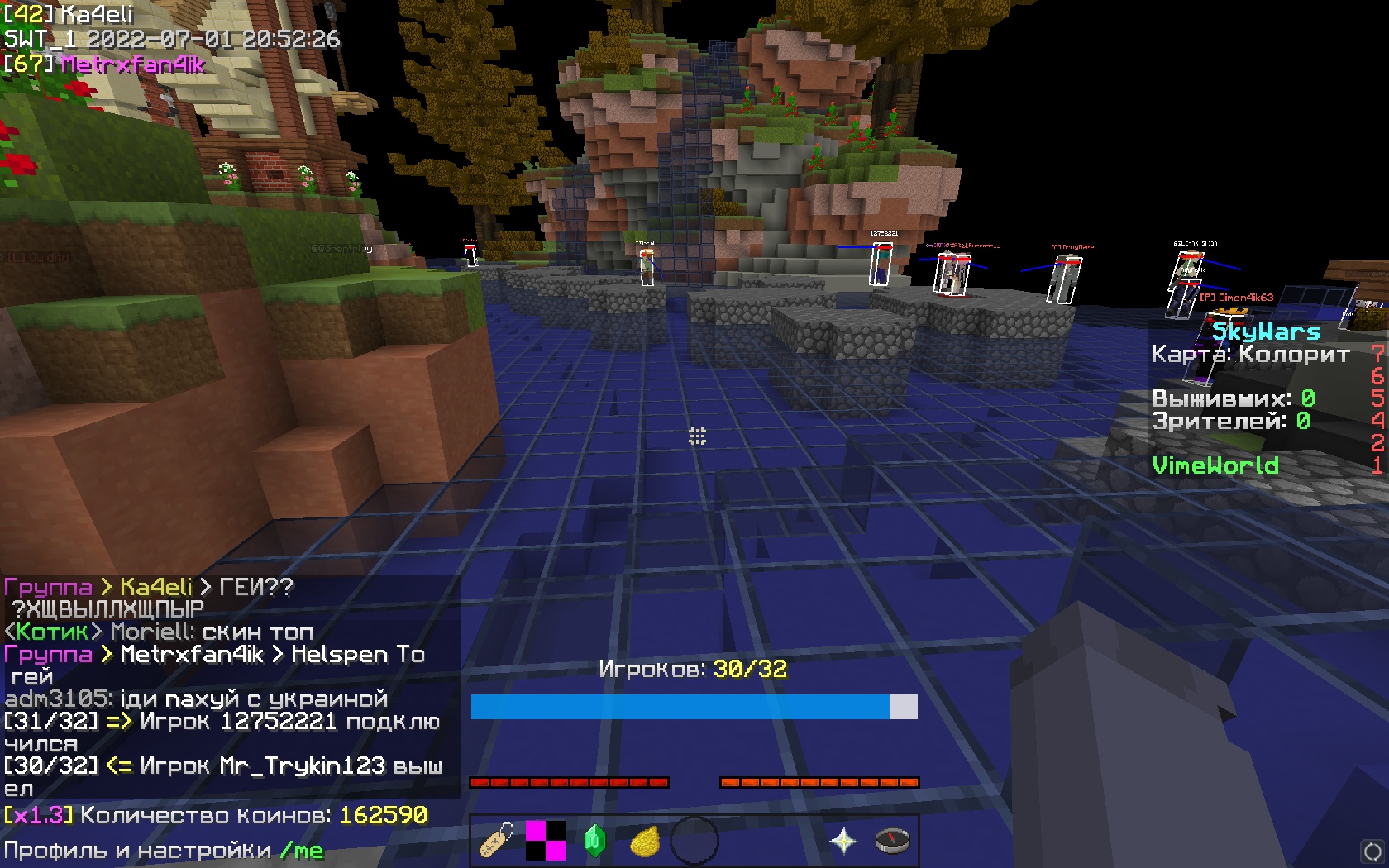Select the emerald hotbar slot
Image resolution: width=1389 pixels, height=868 pixels.
pyautogui.click(x=595, y=840)
